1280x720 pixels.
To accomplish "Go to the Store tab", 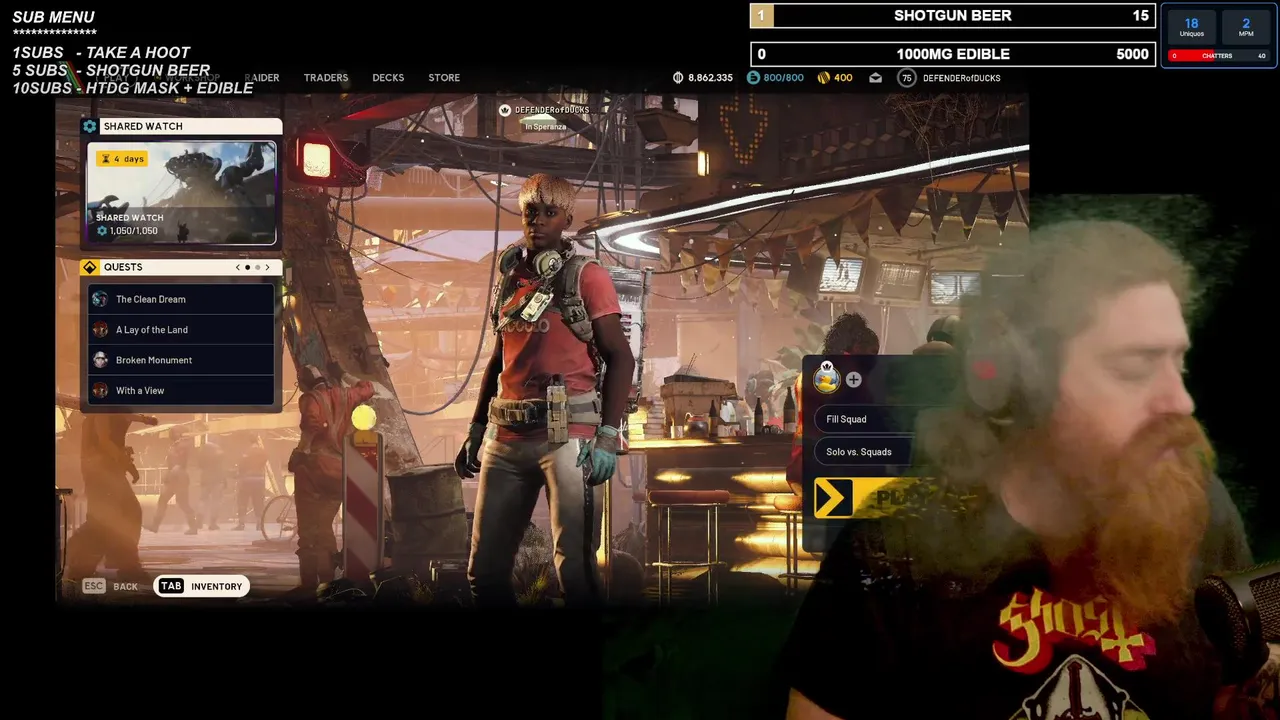I will tap(444, 78).
